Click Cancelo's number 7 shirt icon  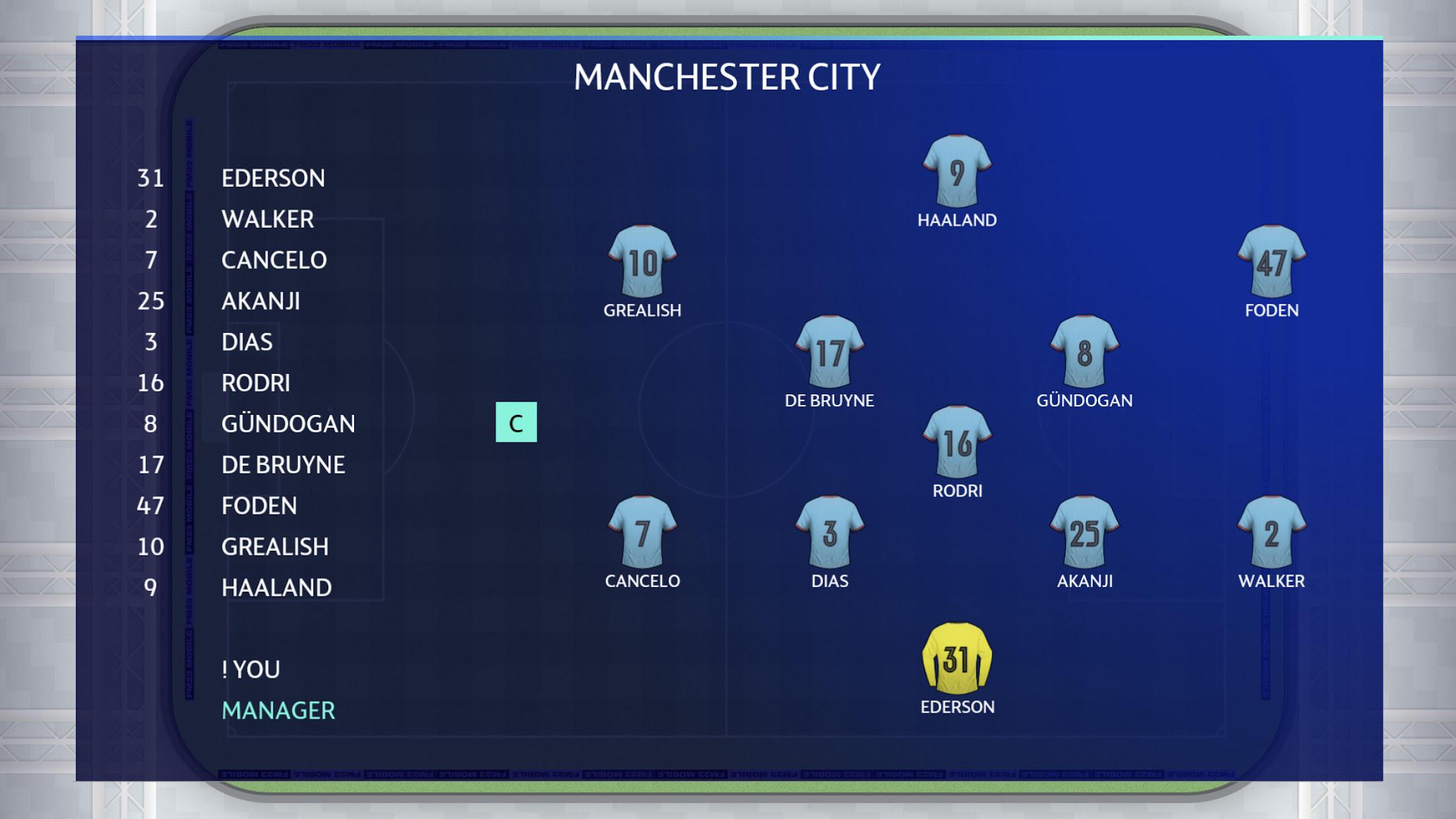click(642, 532)
